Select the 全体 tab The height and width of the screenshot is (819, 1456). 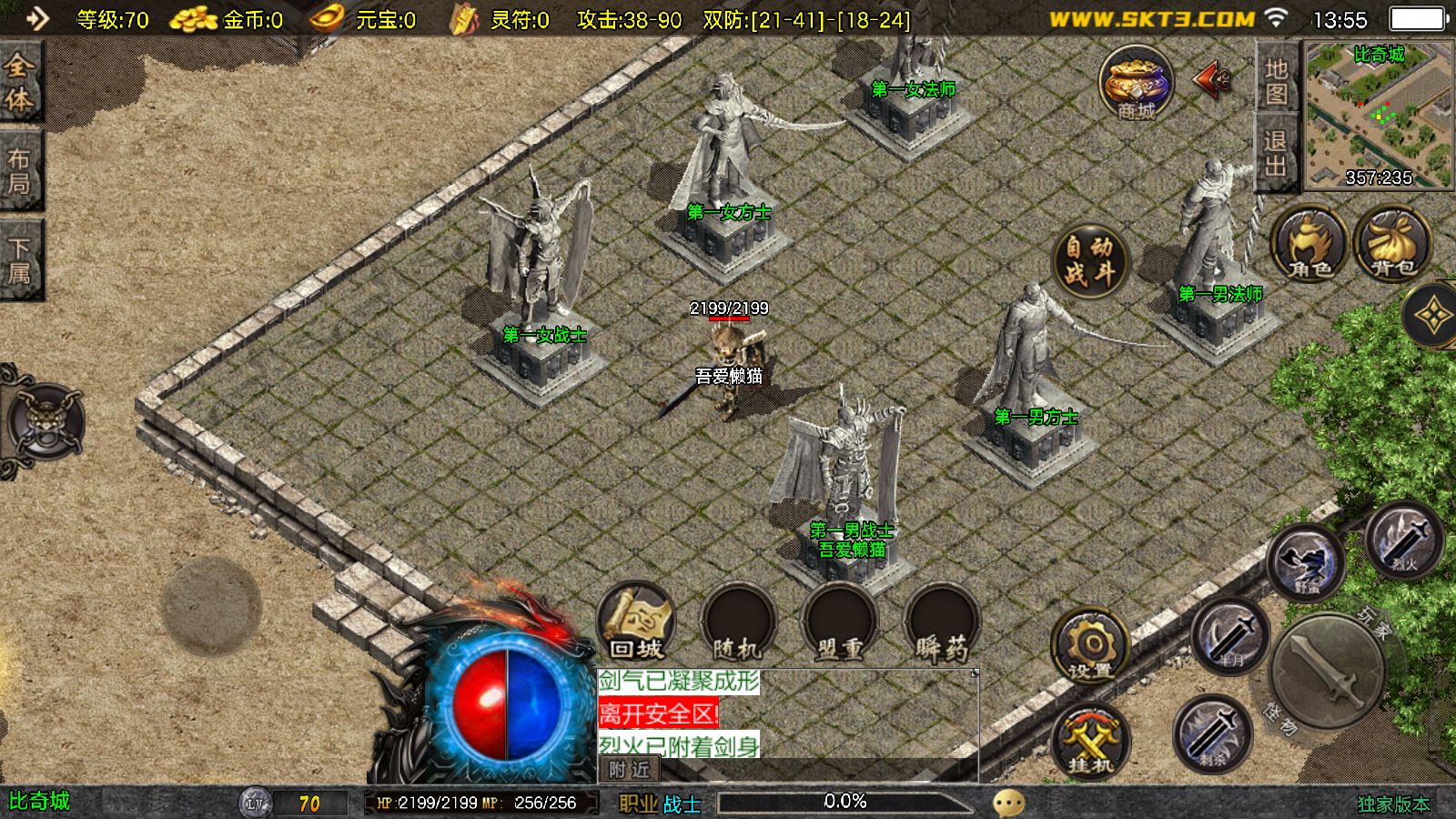[19, 82]
